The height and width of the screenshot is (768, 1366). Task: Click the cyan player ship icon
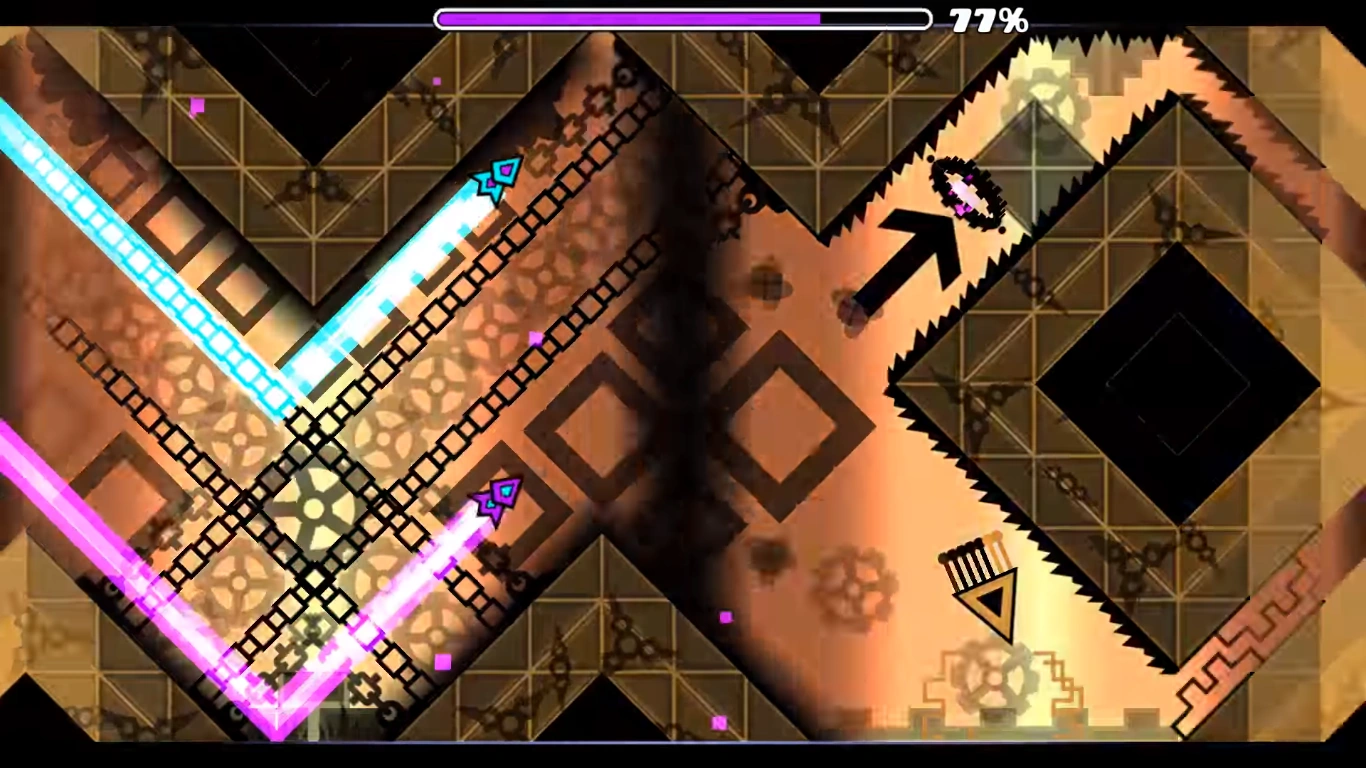494,181
